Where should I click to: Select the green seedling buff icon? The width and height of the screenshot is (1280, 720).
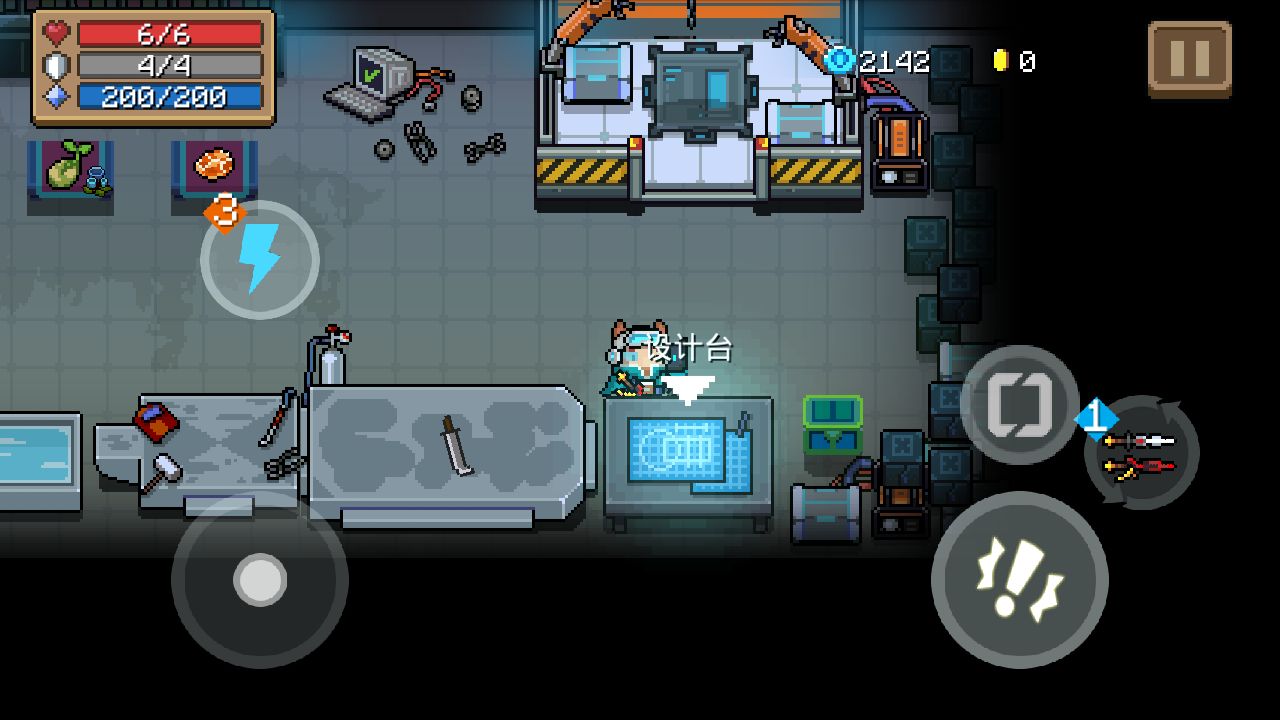tap(71, 167)
